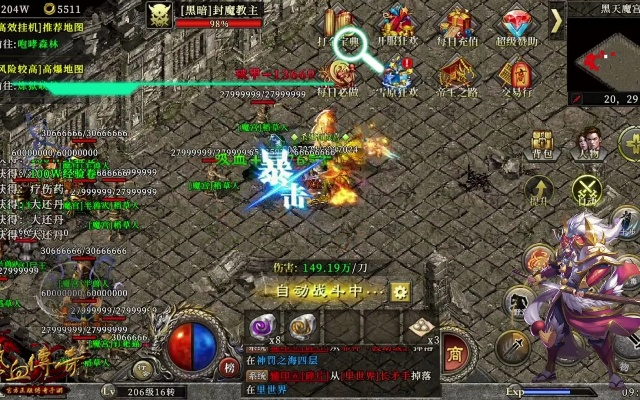
Task: Open the 商 shop button
Action: 454,353
